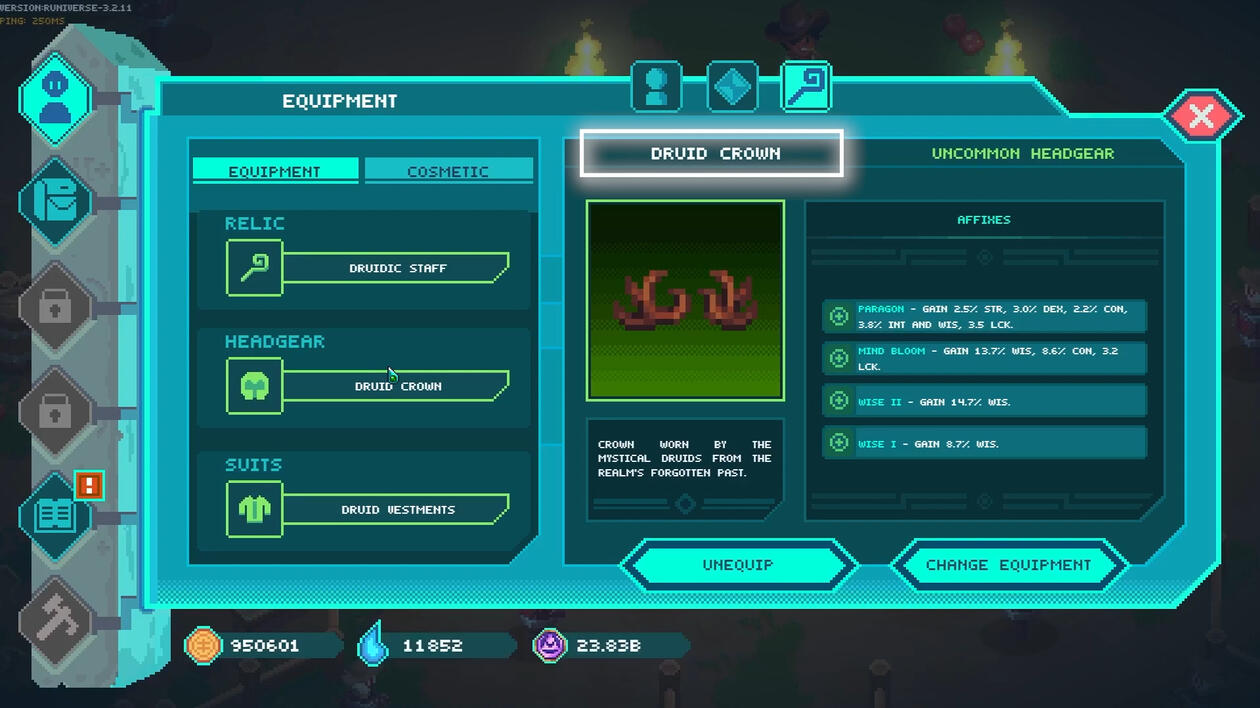Open the backpack inventory sidebar icon
Viewport: 1260px width, 708px height.
[x=56, y=203]
